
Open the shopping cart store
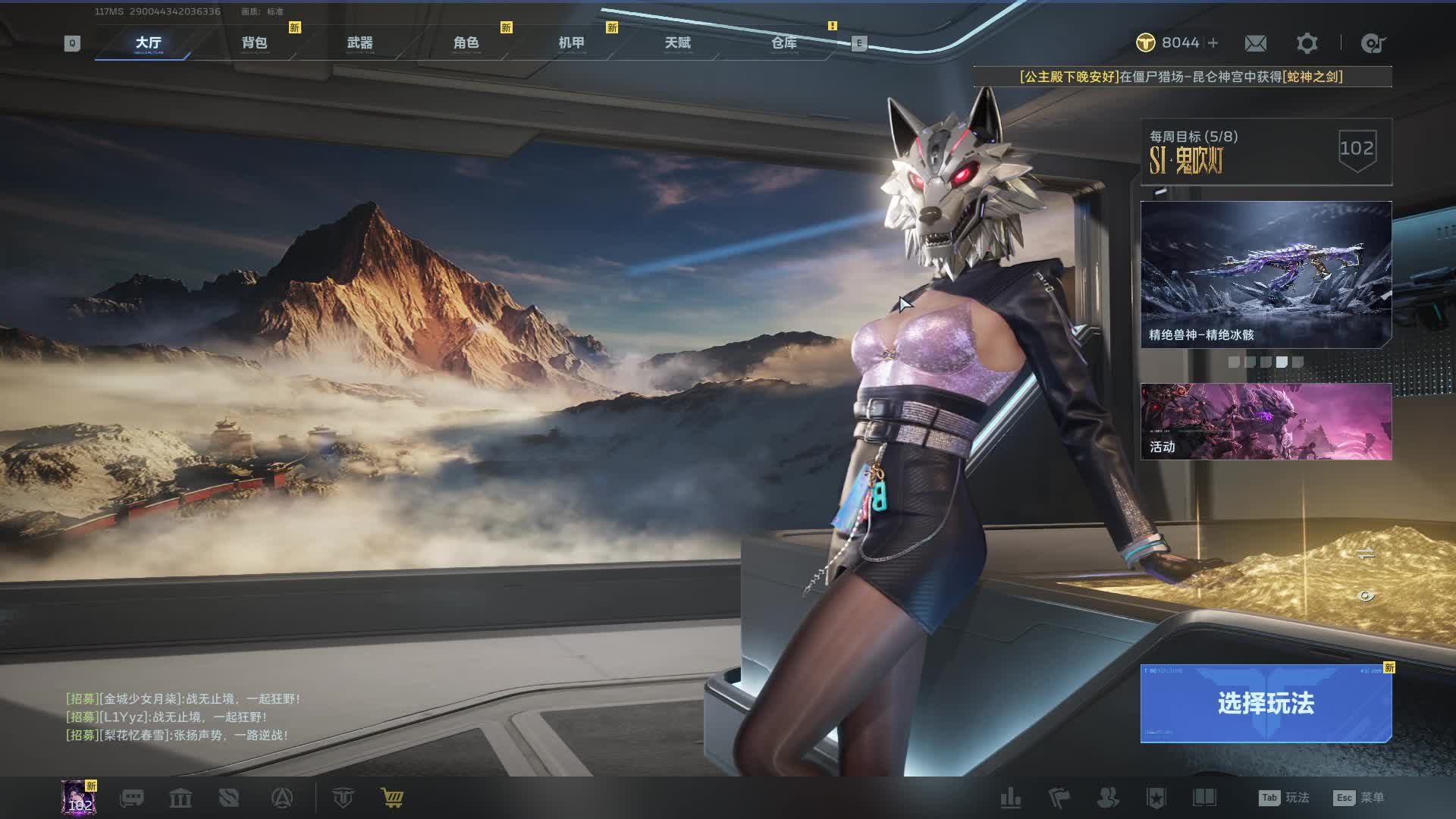click(392, 798)
